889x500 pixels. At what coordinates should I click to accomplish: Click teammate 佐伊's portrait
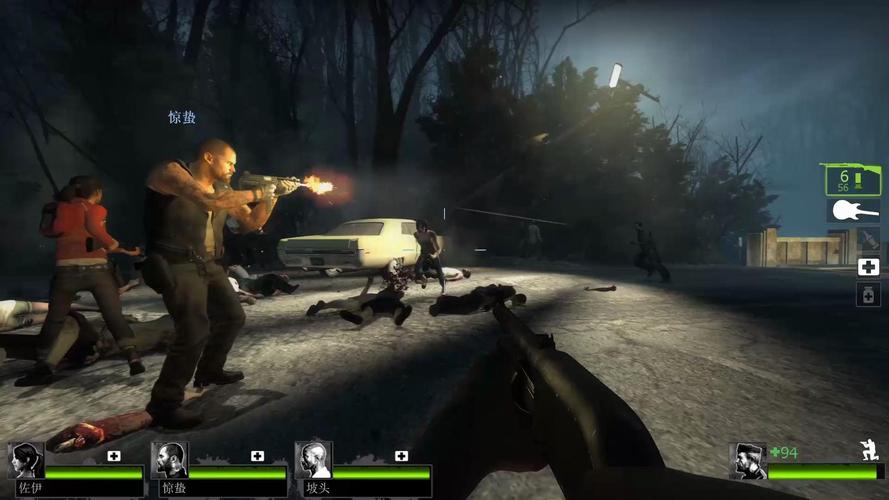(26, 459)
